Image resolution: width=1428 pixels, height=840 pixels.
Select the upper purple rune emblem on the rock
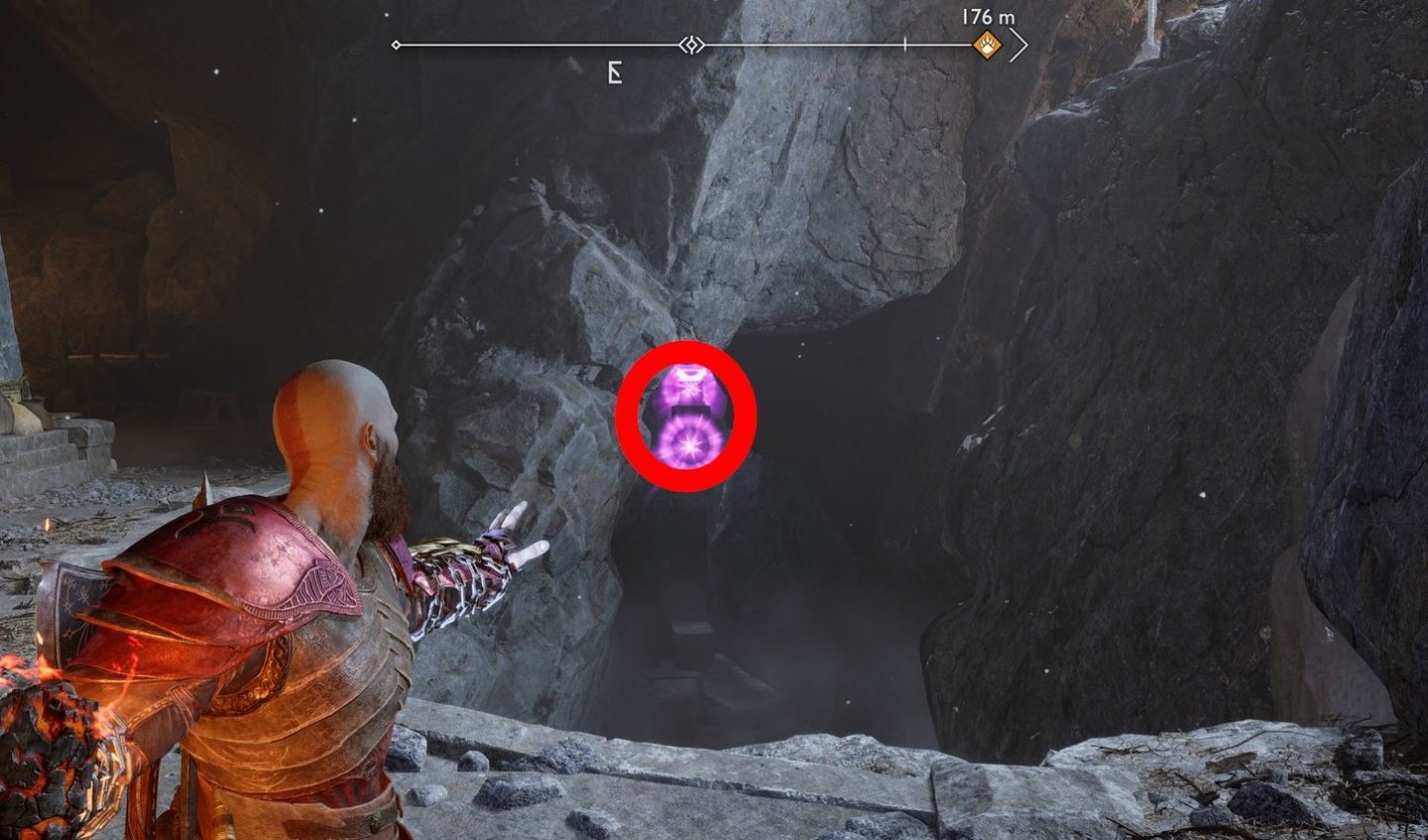[x=688, y=387]
